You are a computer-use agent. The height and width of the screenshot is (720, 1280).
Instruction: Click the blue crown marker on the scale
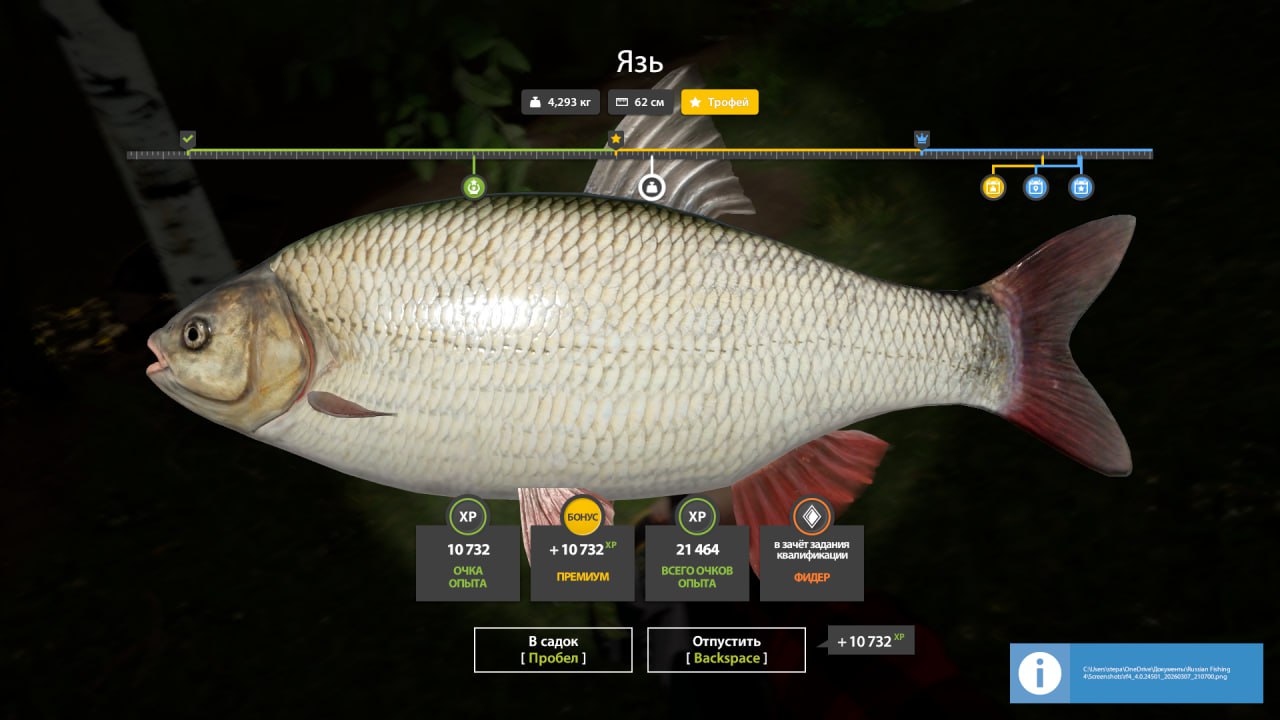click(x=921, y=139)
